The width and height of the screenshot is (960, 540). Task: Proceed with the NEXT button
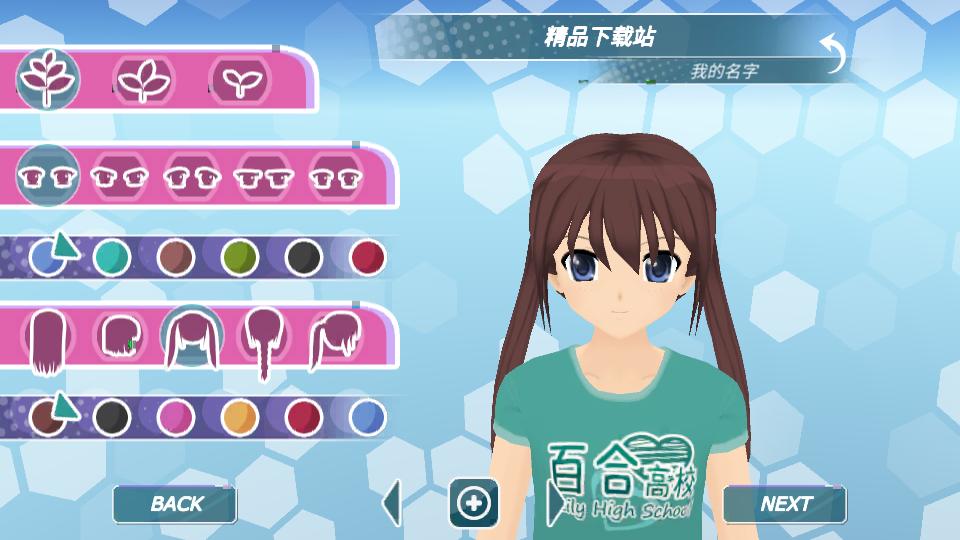pyautogui.click(x=785, y=504)
